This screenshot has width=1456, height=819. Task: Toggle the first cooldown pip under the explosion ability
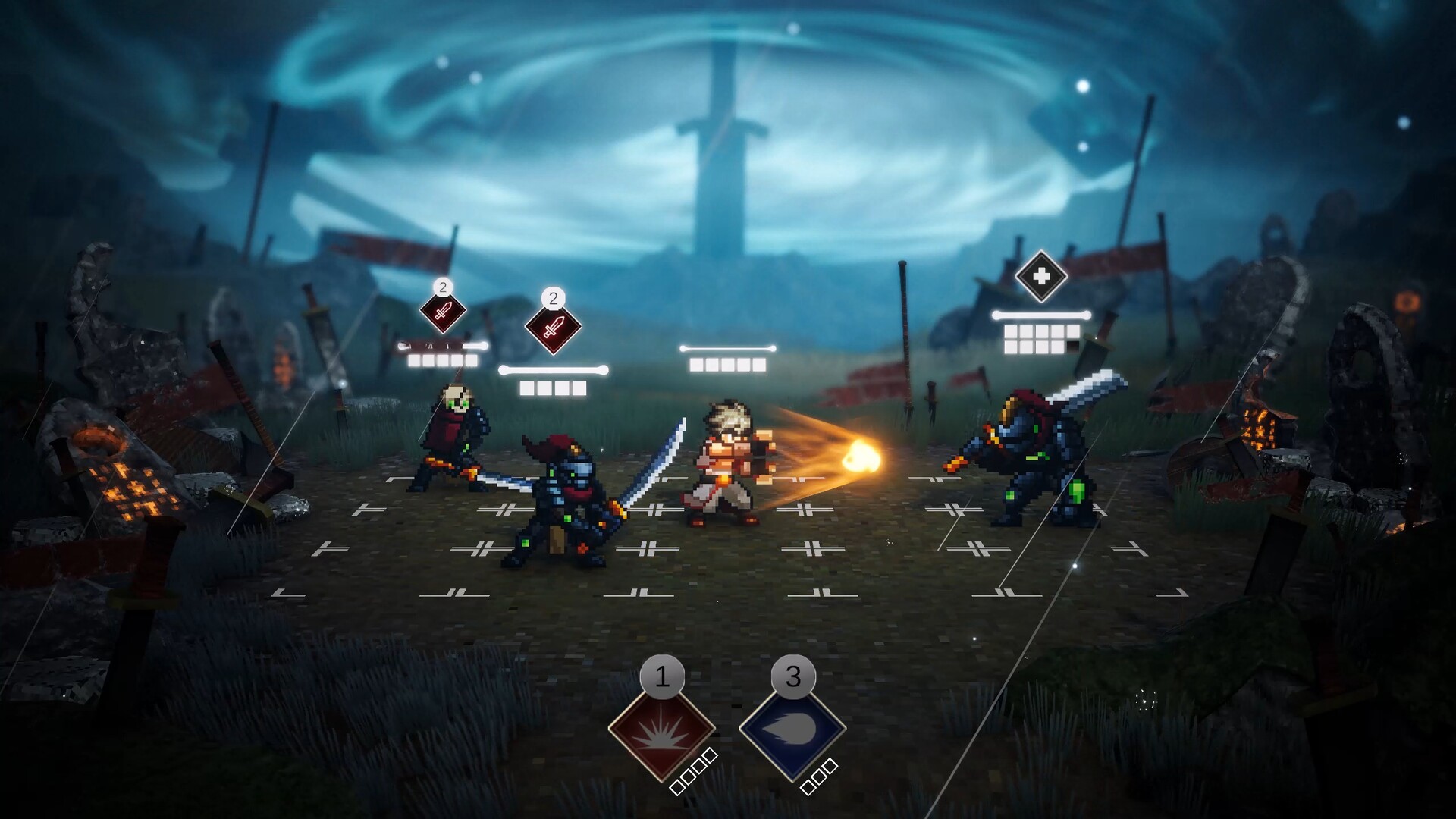point(678,789)
